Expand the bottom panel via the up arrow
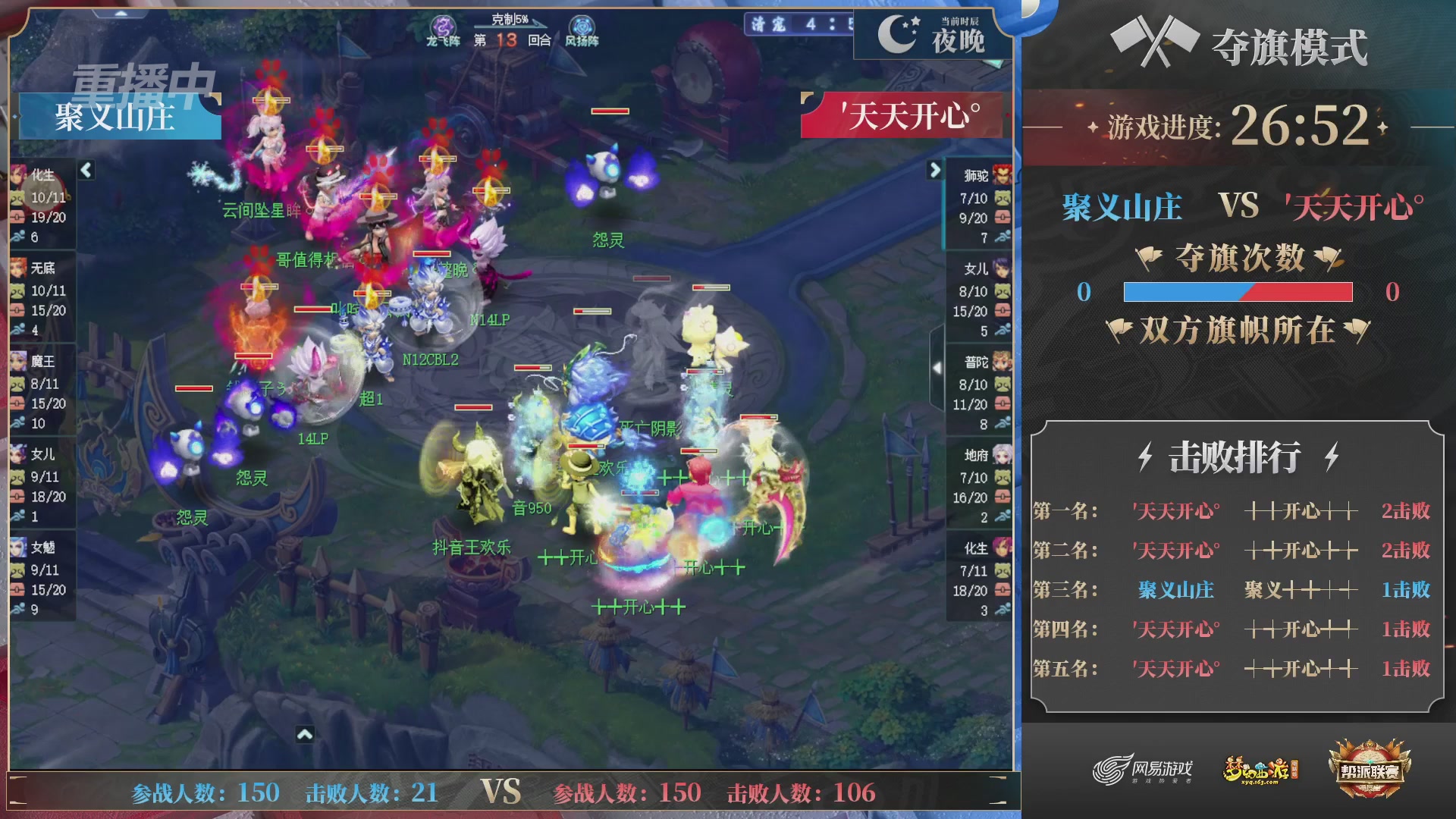Image resolution: width=1456 pixels, height=819 pixels. click(x=305, y=735)
